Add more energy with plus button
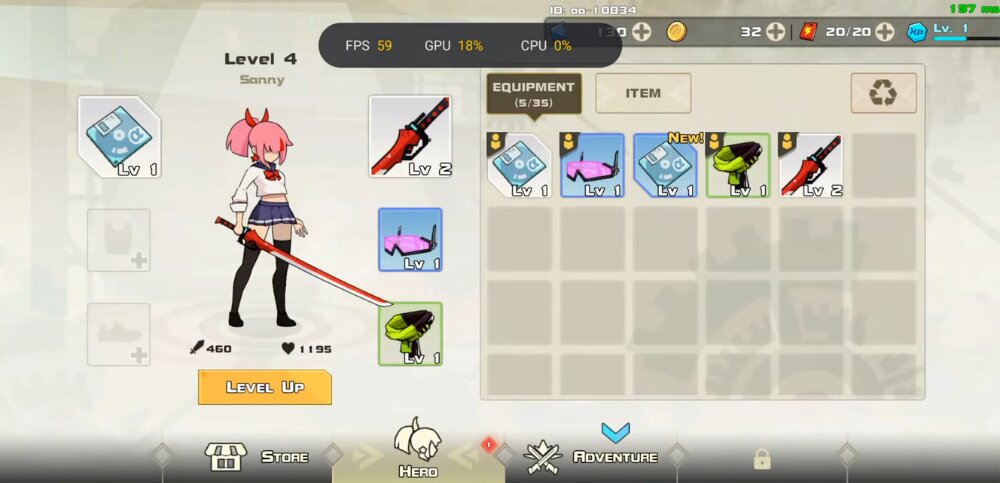This screenshot has width=1000, height=483. [x=884, y=32]
